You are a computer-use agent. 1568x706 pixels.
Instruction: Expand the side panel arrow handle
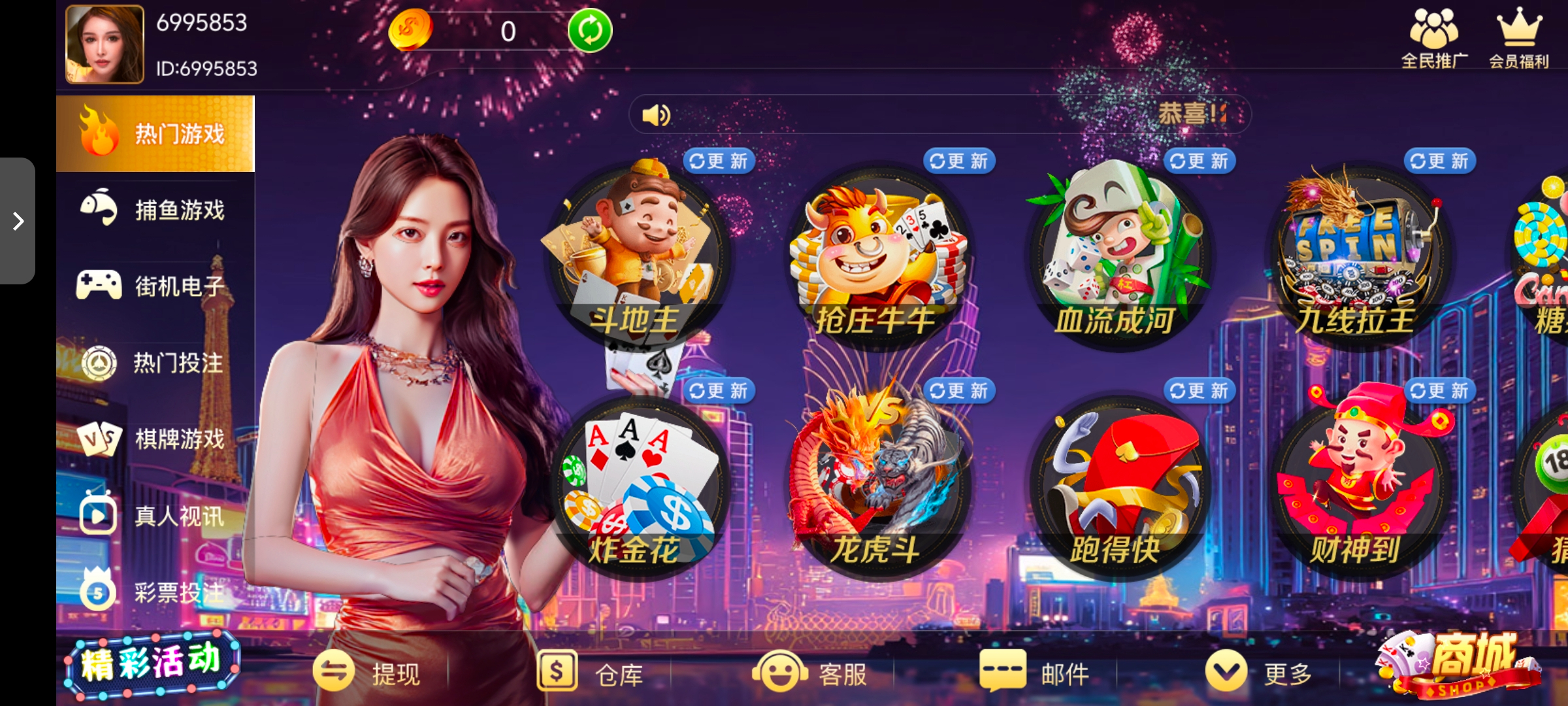[x=18, y=221]
